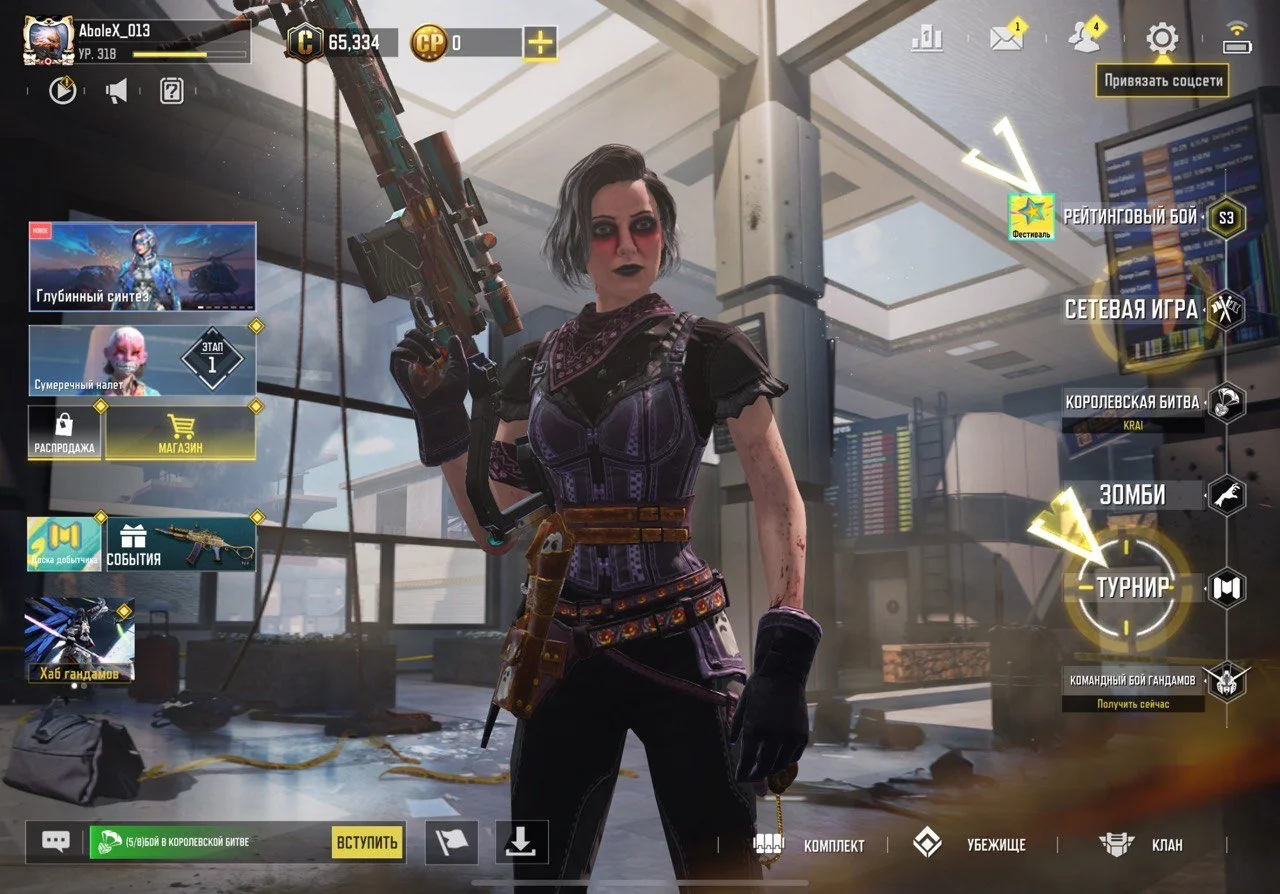Viewport: 1280px width, 894px height.
Task: Open the megaphone announcements icon
Action: (x=117, y=92)
